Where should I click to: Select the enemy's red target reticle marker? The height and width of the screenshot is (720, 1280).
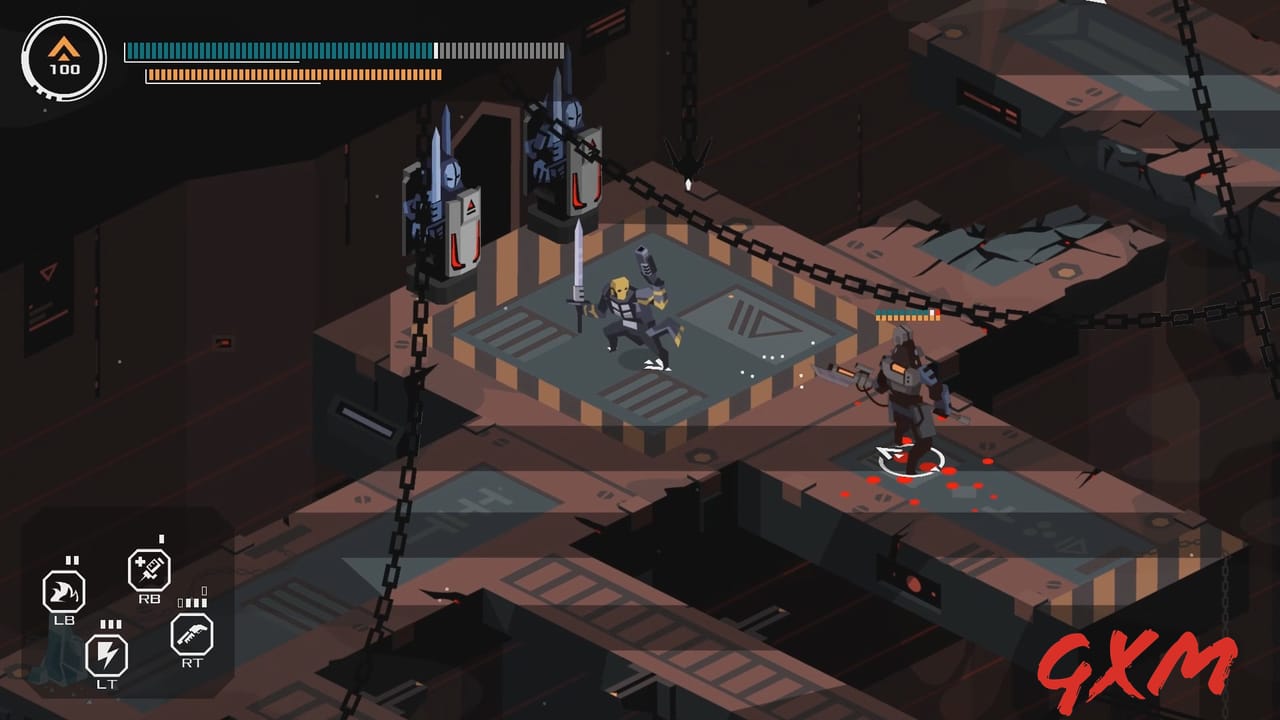[908, 458]
